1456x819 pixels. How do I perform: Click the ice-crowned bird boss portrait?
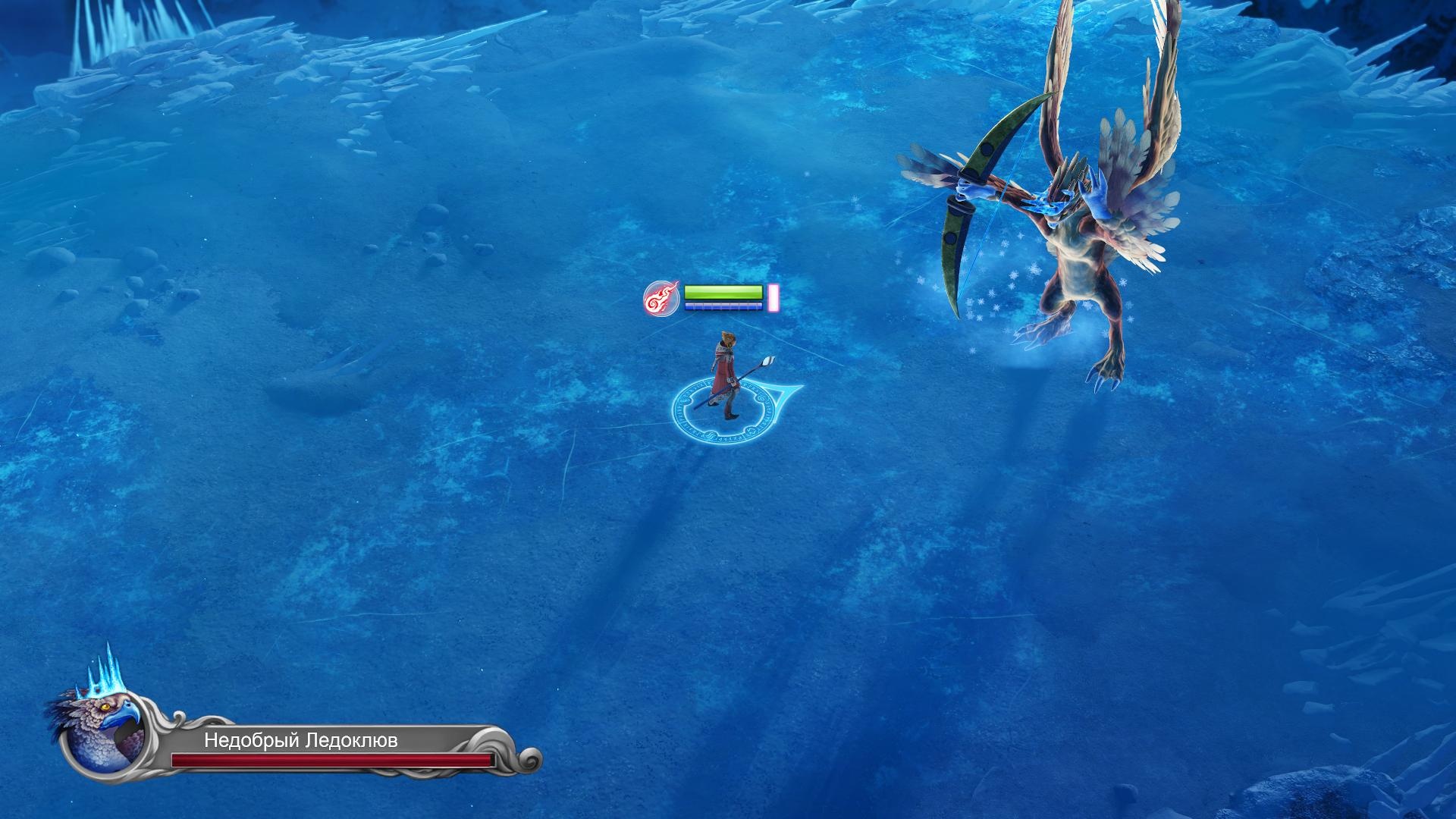(105, 730)
